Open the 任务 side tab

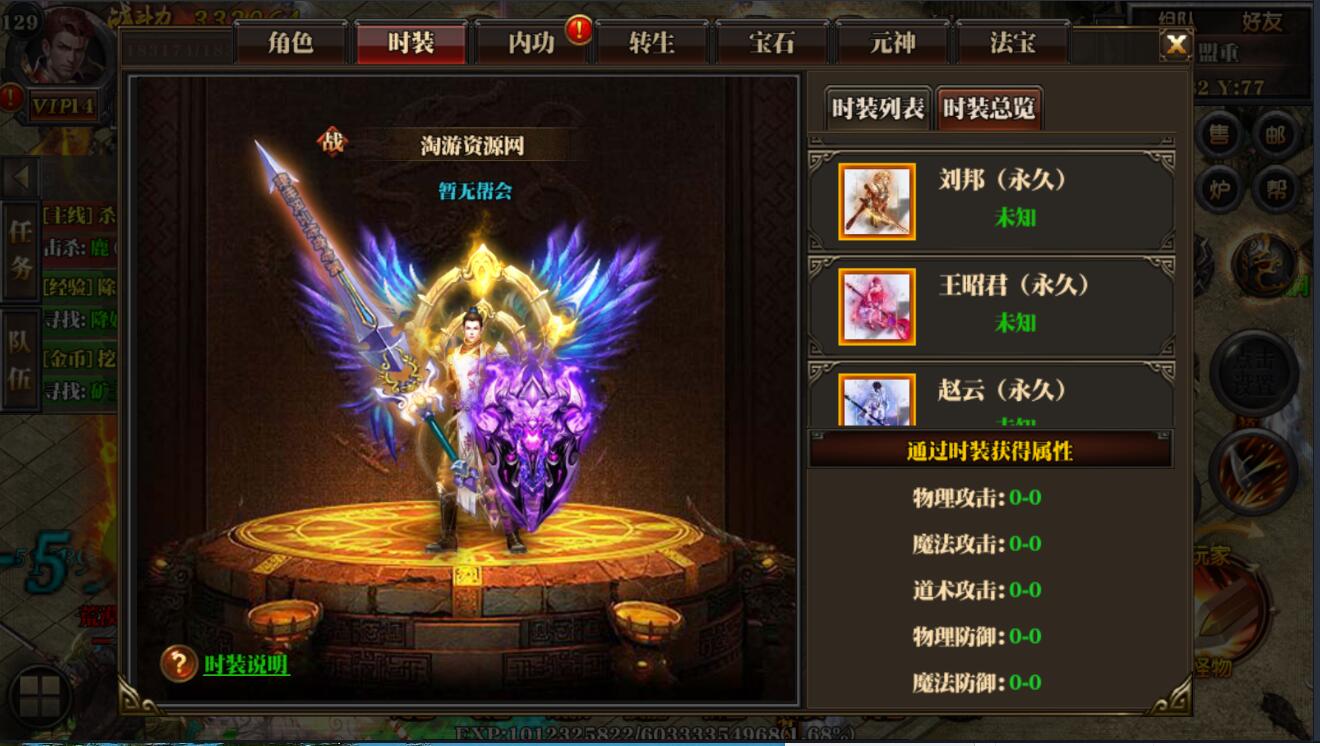[x=21, y=250]
